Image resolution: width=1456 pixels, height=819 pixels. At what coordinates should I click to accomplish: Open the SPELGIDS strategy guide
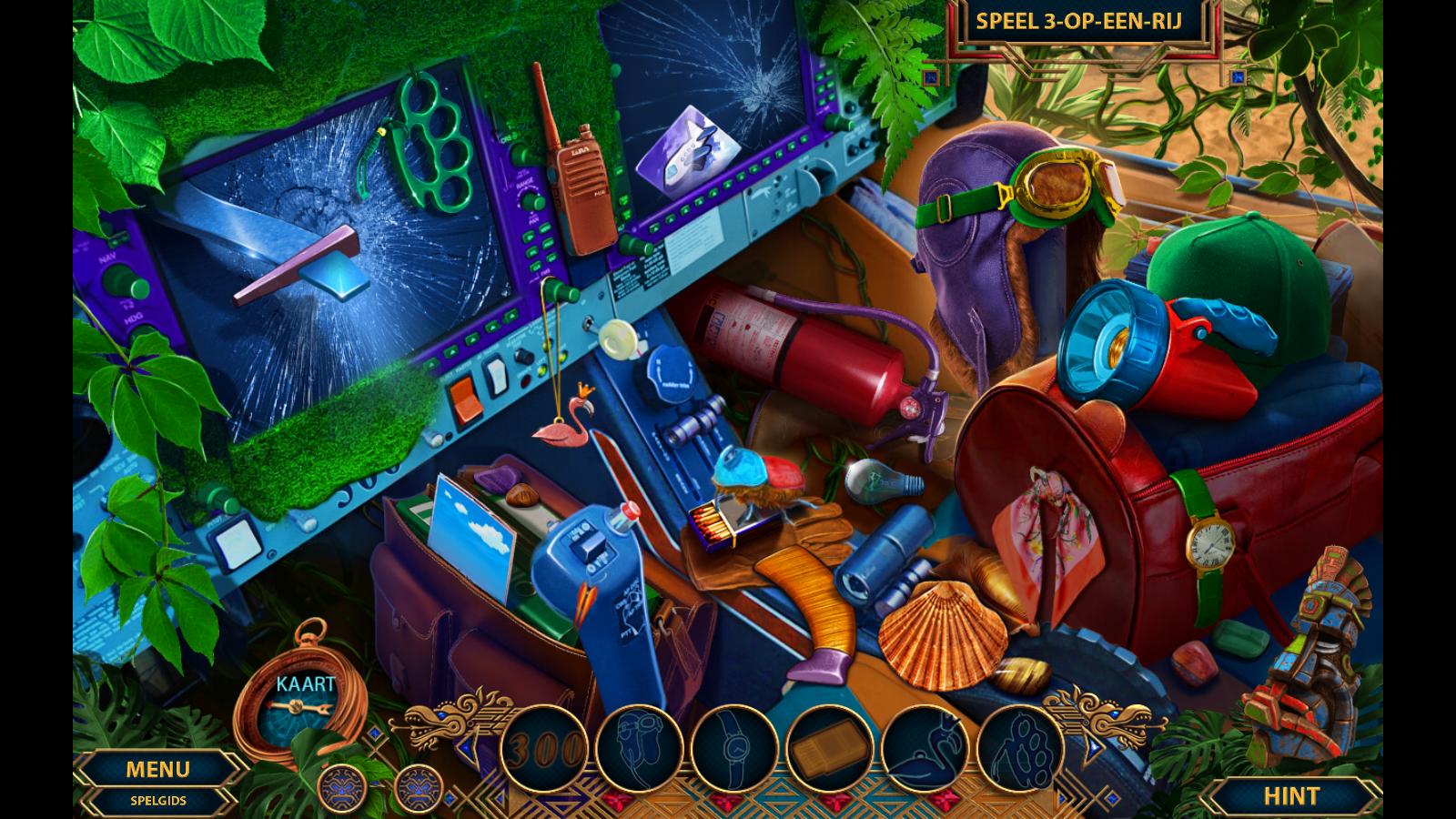[x=157, y=801]
